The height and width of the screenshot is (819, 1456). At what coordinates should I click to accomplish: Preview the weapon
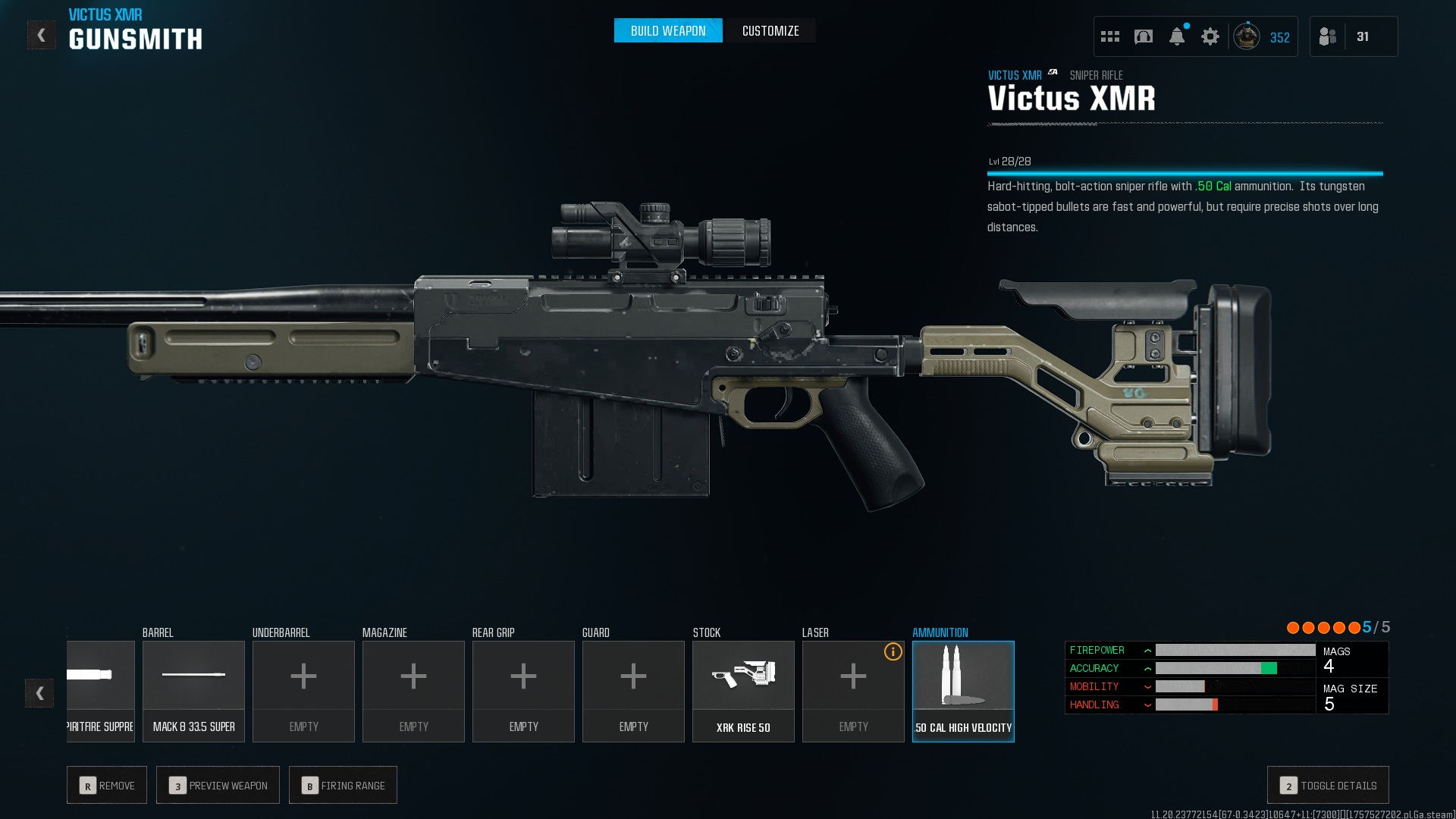(x=218, y=785)
